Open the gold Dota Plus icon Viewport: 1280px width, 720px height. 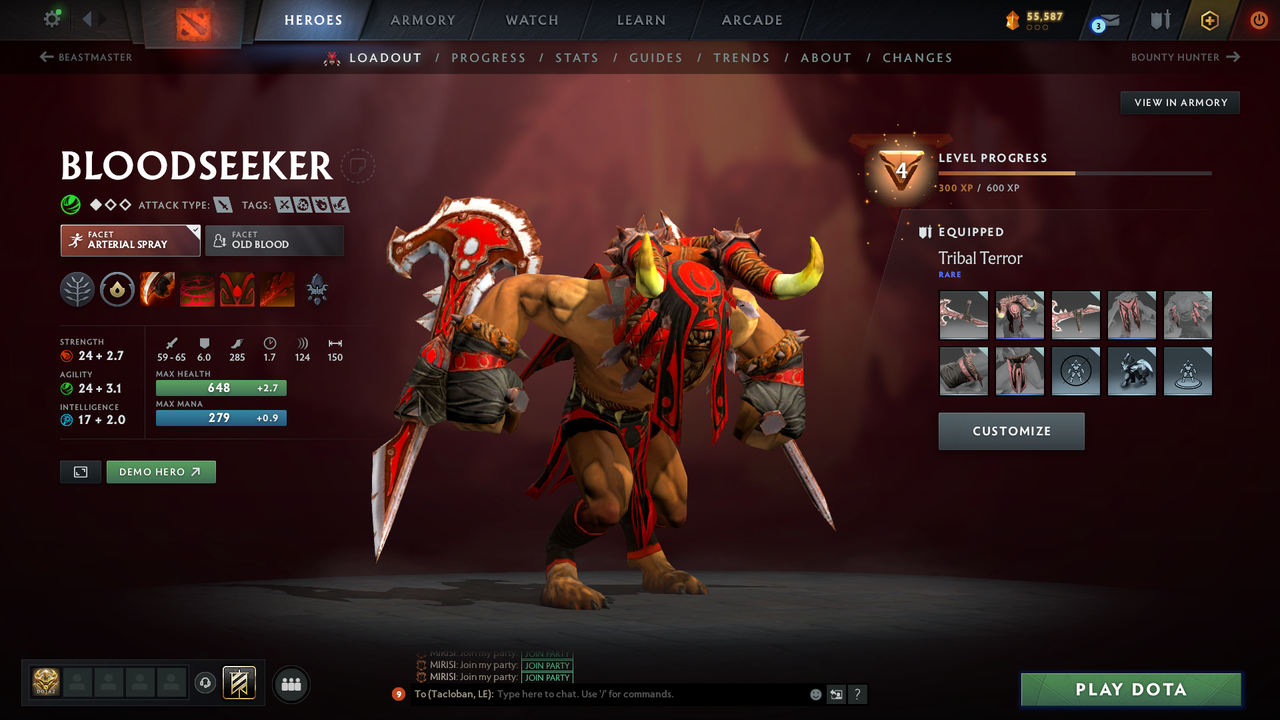pos(1209,19)
